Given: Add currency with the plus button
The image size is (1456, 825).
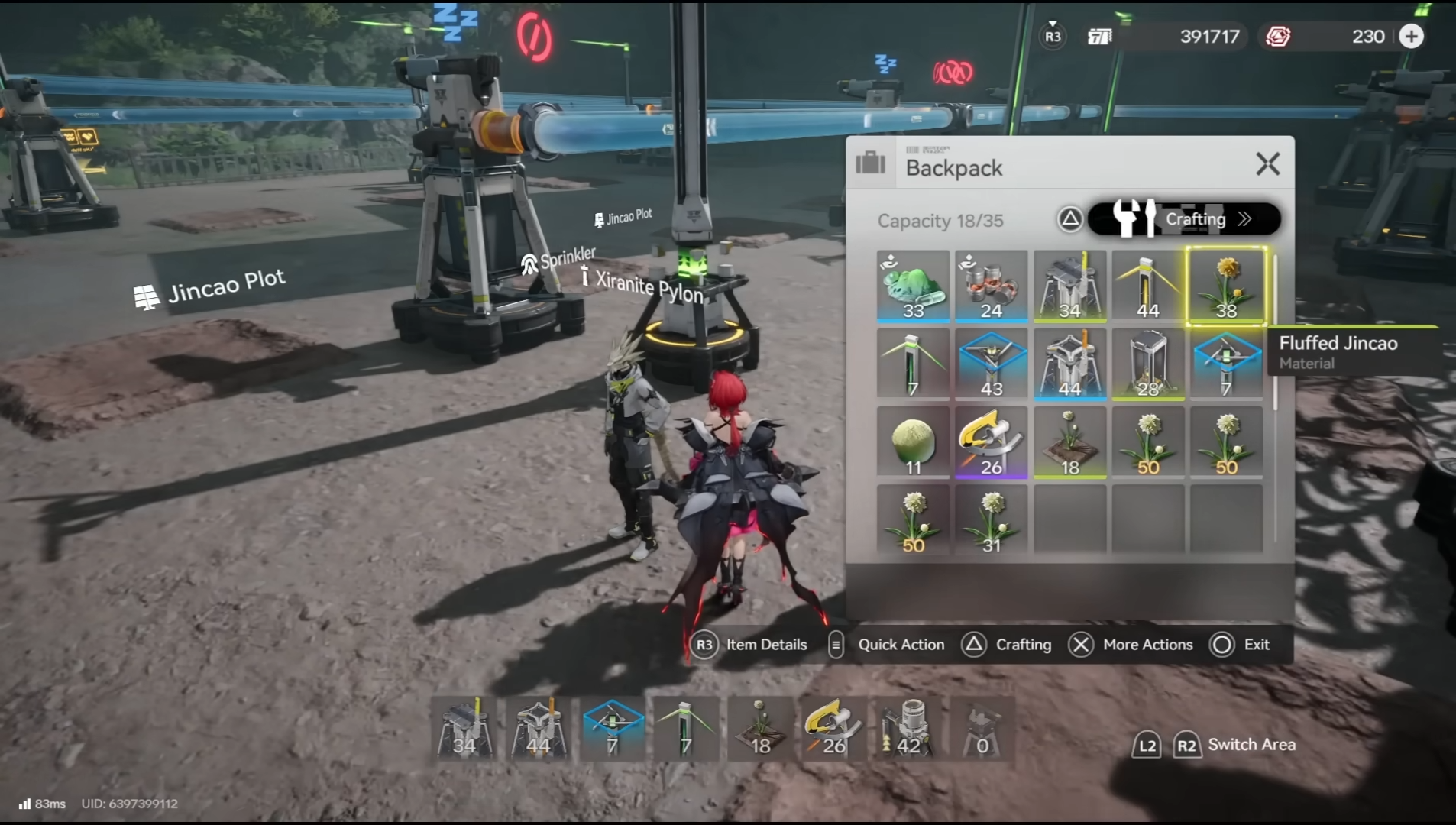Looking at the screenshot, I should tap(1411, 37).
